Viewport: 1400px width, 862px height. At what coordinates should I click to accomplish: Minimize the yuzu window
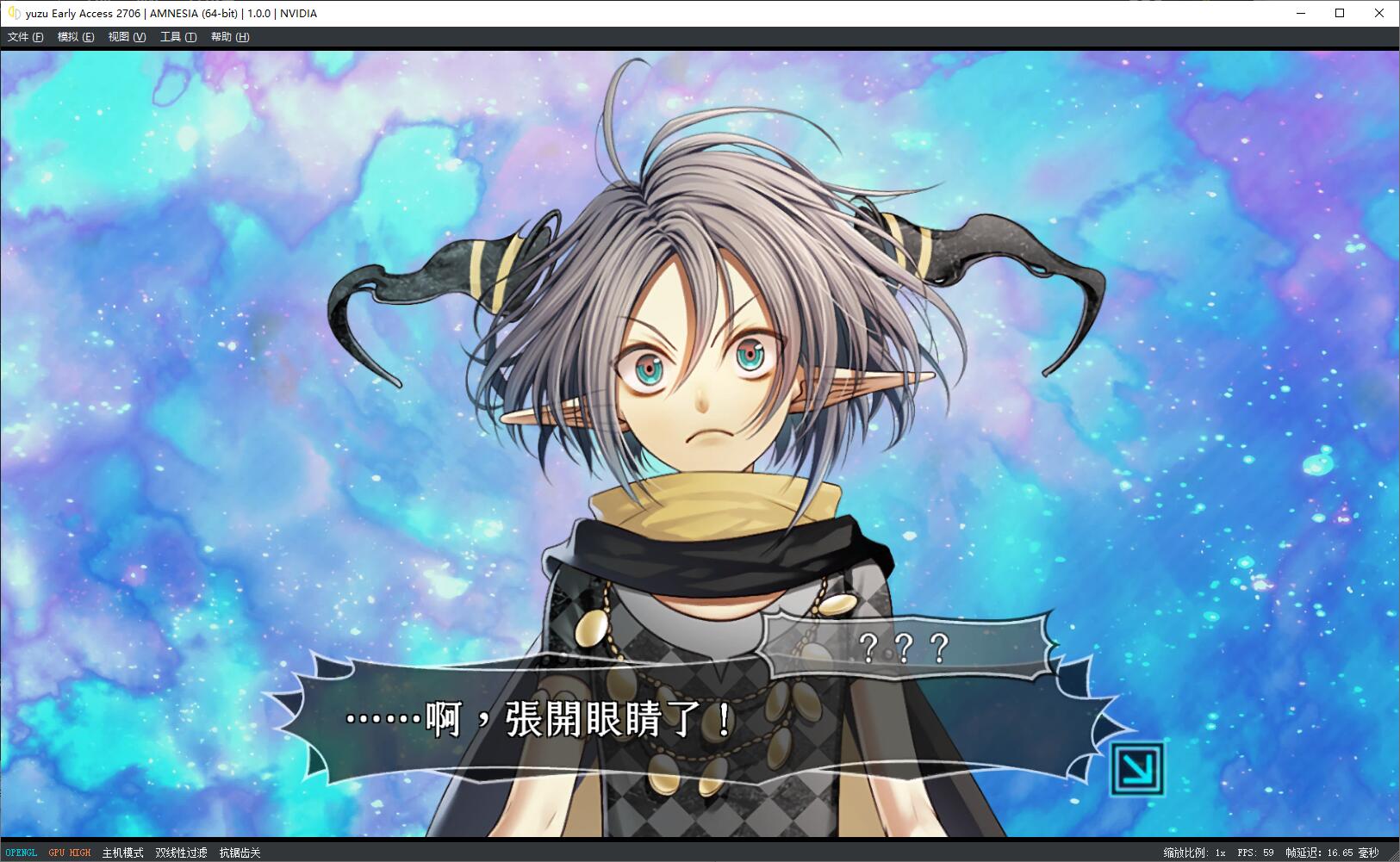(x=1299, y=13)
